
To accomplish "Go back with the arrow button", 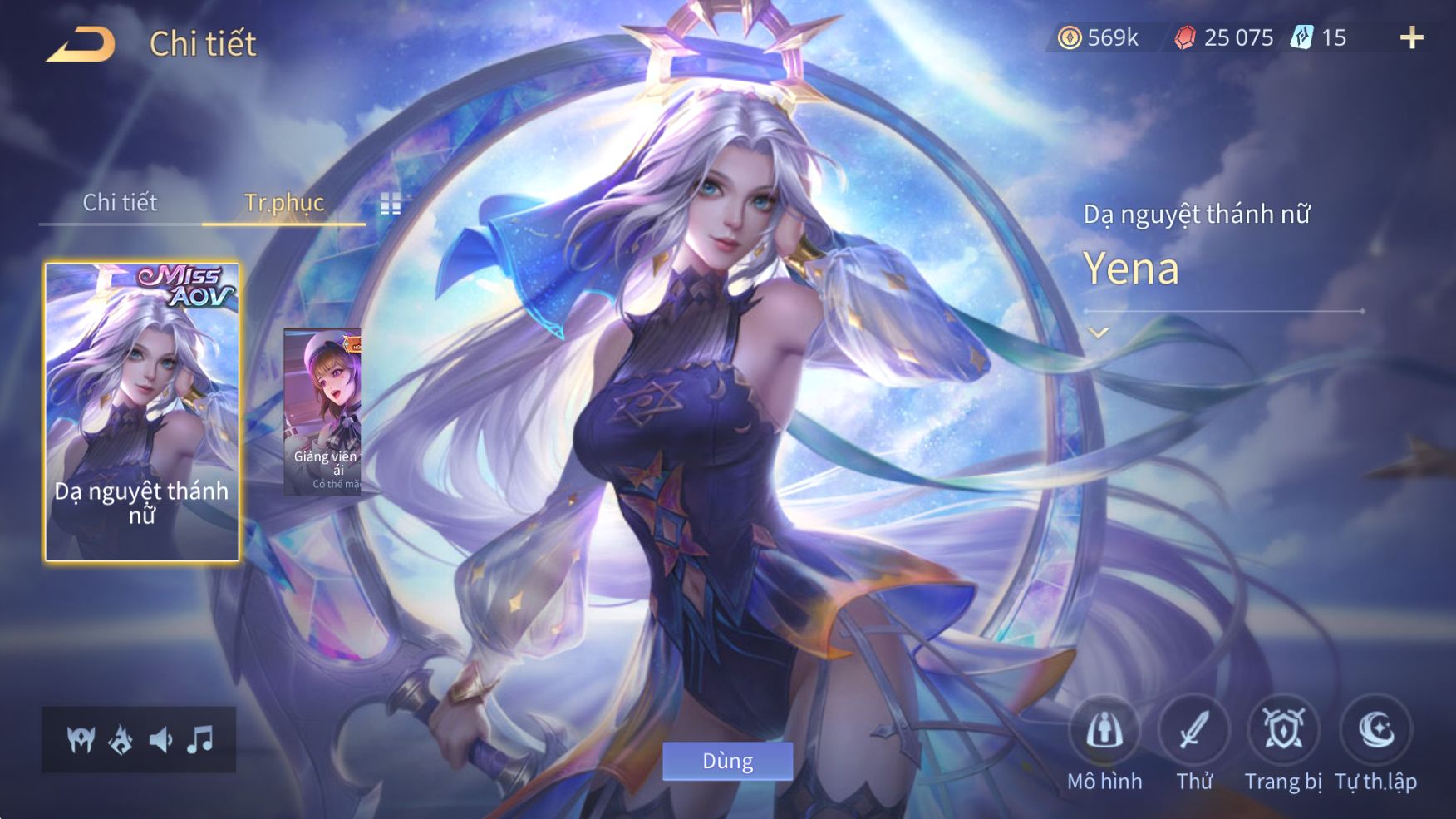I will pos(81,44).
